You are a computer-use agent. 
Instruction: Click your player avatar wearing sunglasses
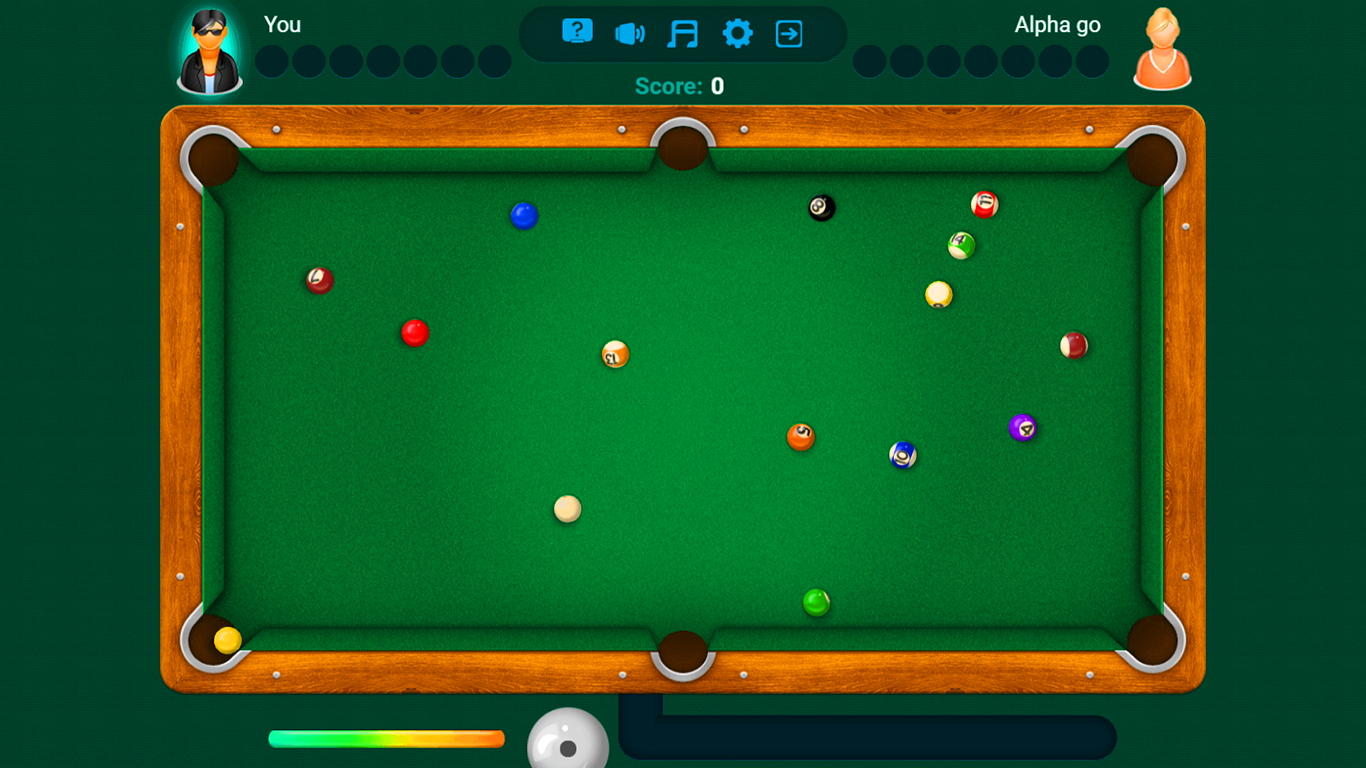tap(210, 50)
